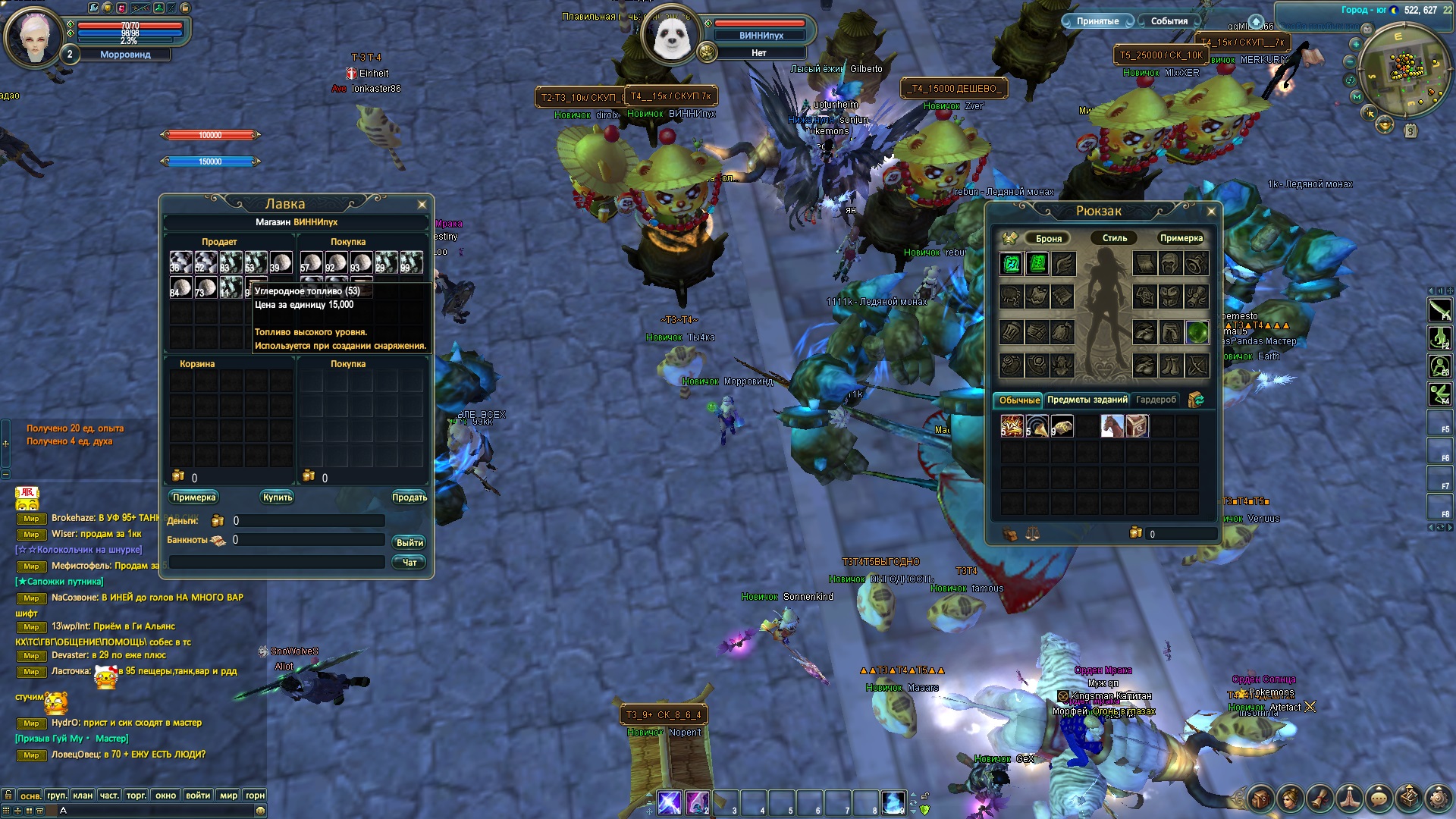The width and height of the screenshot is (1456, 819).
Task: Open the События events panel
Action: click(x=1169, y=21)
